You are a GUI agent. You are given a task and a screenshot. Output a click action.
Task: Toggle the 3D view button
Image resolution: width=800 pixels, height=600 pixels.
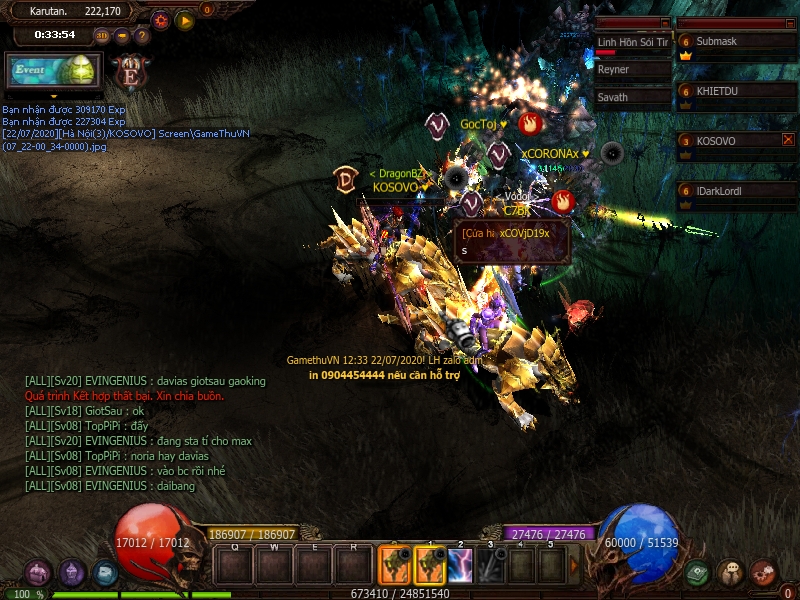pos(102,36)
